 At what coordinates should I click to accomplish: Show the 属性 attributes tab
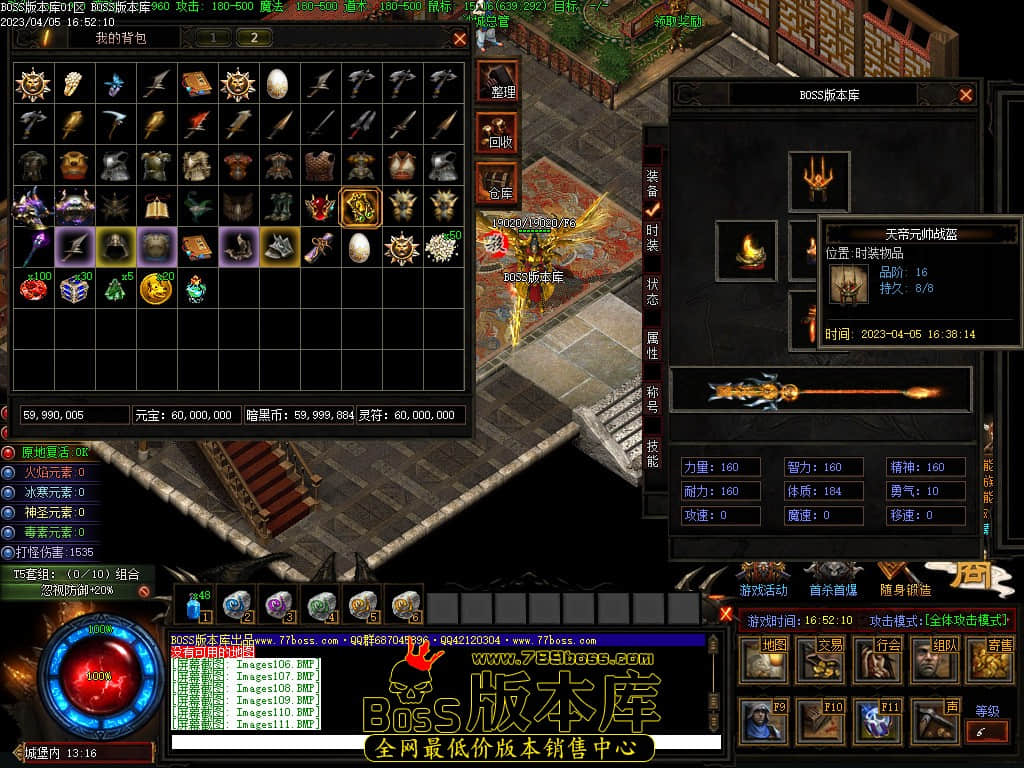tap(652, 346)
